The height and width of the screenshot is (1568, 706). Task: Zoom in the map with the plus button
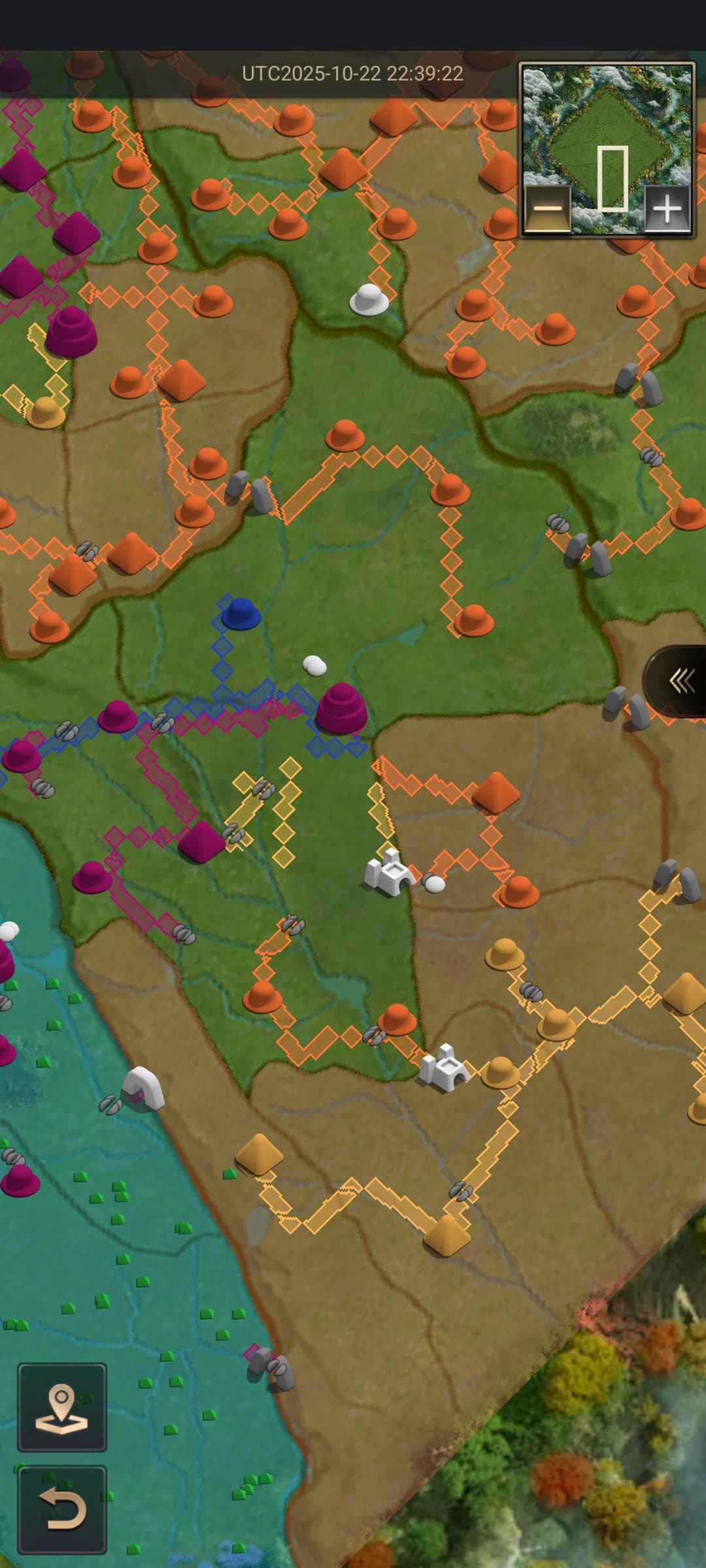pos(667,208)
